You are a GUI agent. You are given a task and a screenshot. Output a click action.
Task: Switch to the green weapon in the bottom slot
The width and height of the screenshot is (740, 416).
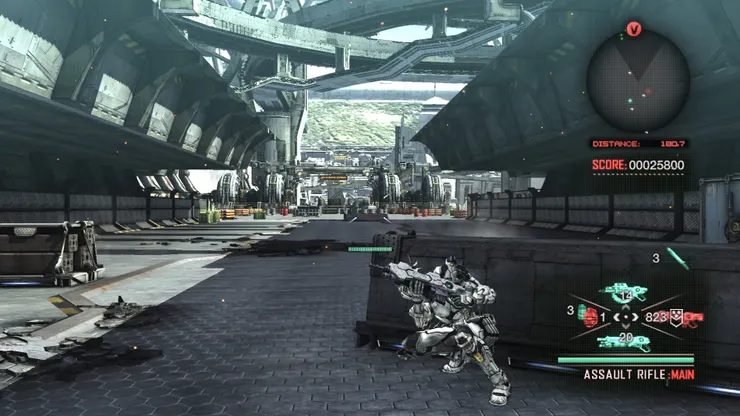(625, 342)
